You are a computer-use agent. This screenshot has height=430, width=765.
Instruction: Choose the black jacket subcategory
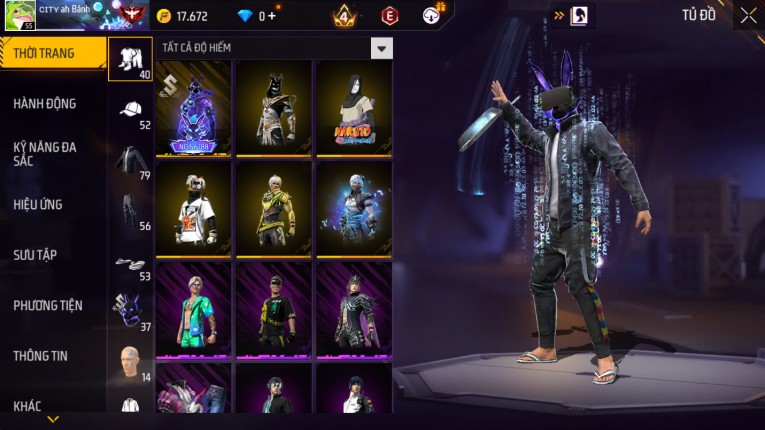[130, 161]
